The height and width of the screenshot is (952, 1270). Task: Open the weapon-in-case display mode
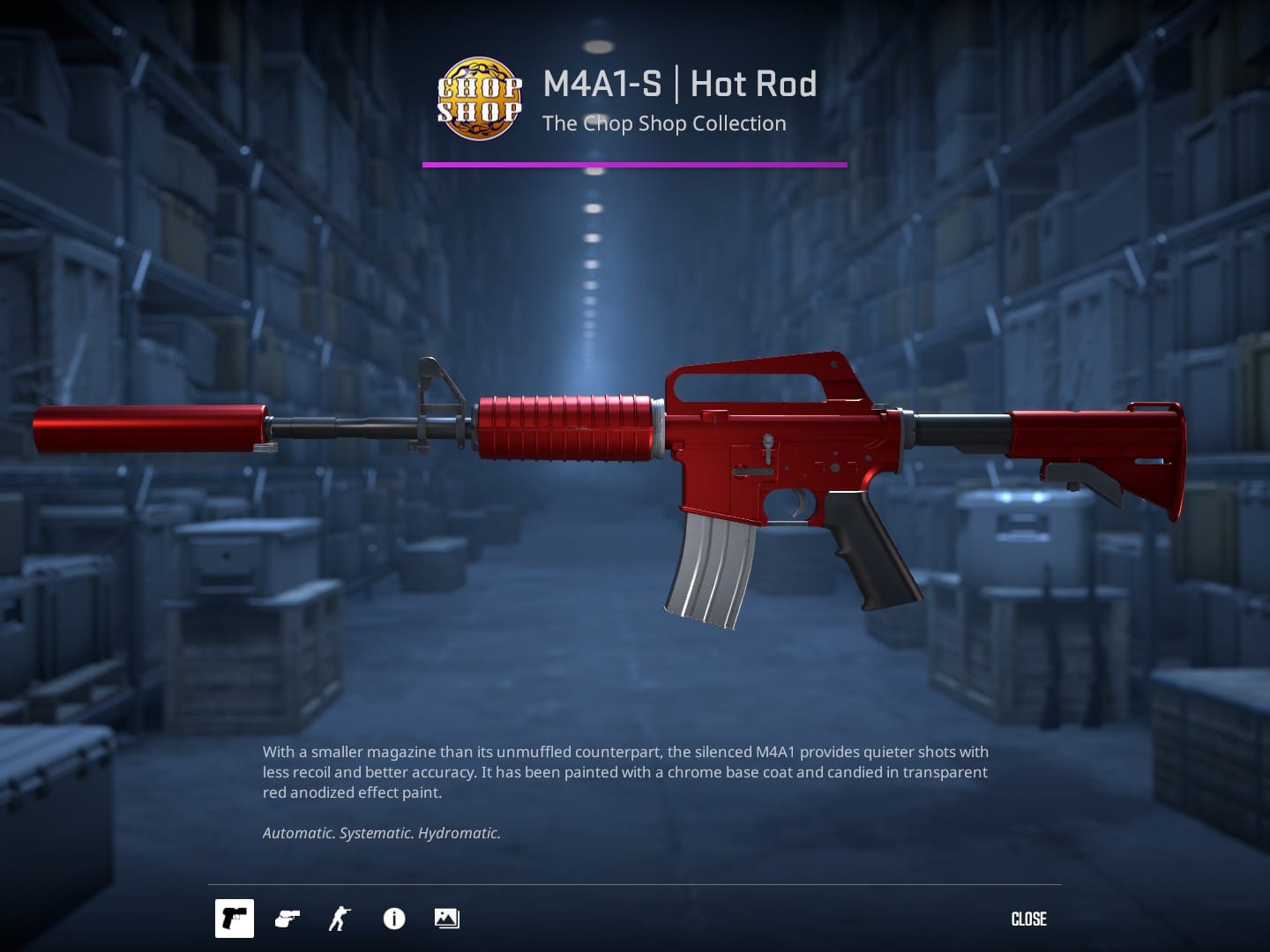click(x=286, y=919)
